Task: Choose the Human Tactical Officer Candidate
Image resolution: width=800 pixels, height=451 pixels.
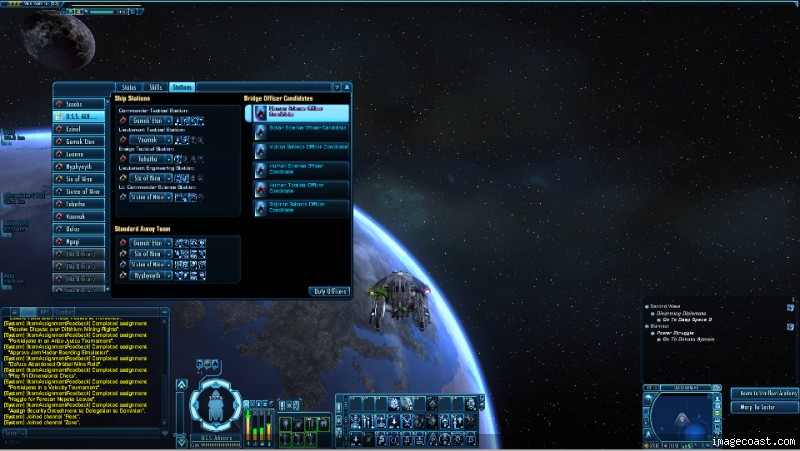Action: (301, 187)
